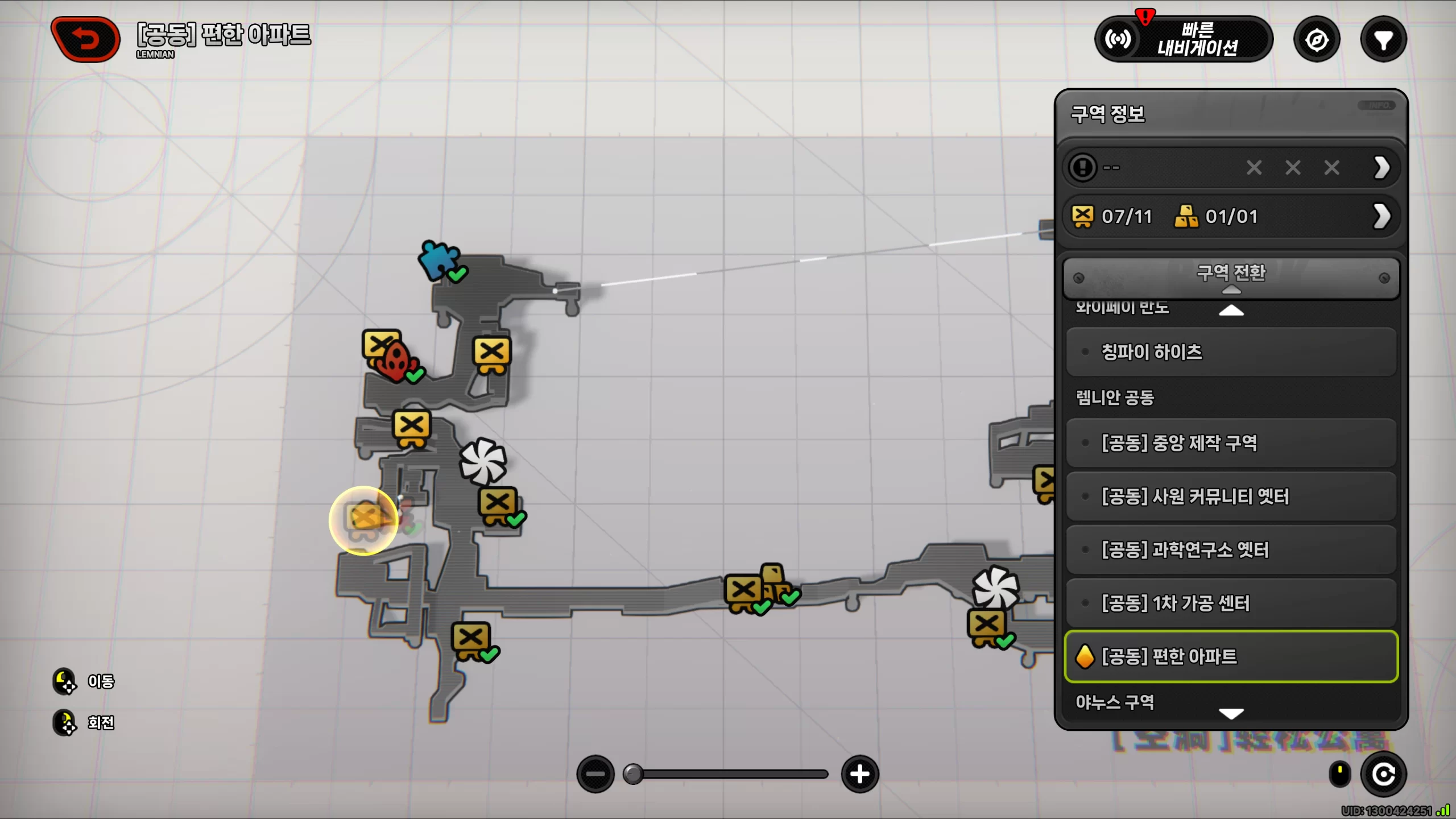Click the compass icon button
The width and height of the screenshot is (1456, 819).
[1317, 40]
